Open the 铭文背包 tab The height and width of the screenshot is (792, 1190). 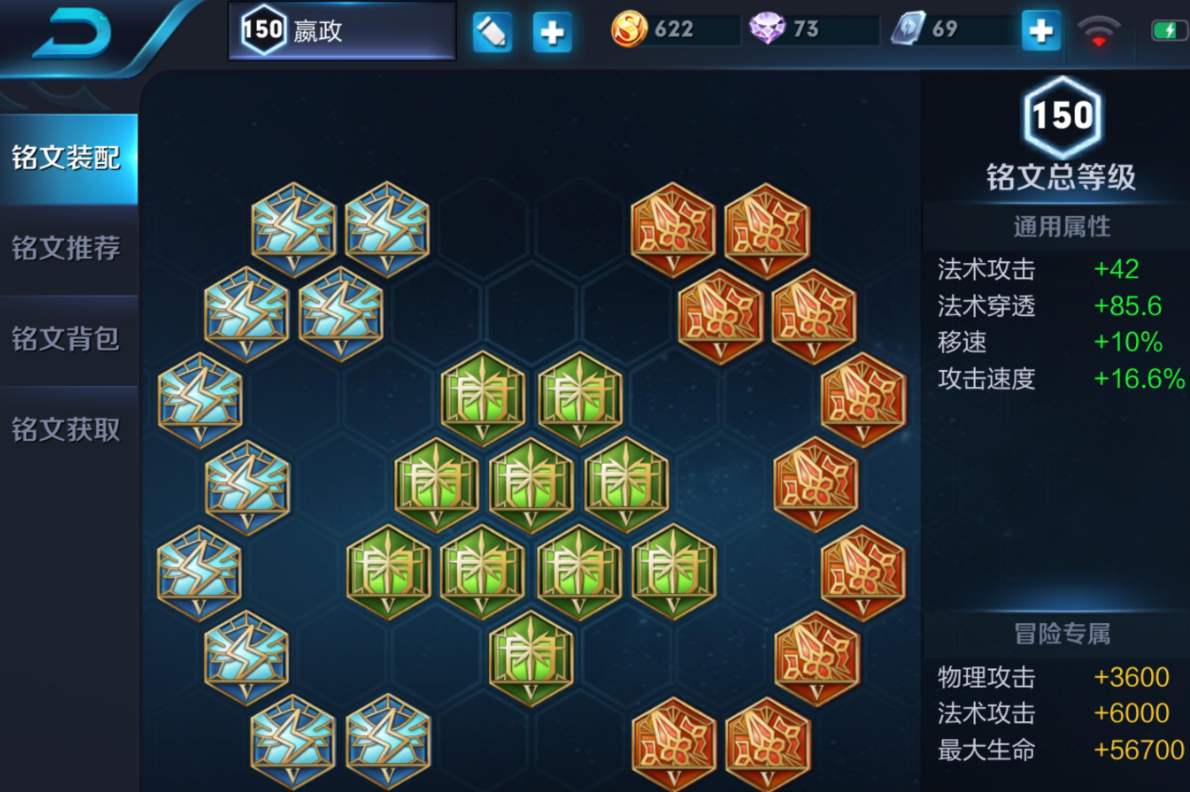(x=67, y=339)
